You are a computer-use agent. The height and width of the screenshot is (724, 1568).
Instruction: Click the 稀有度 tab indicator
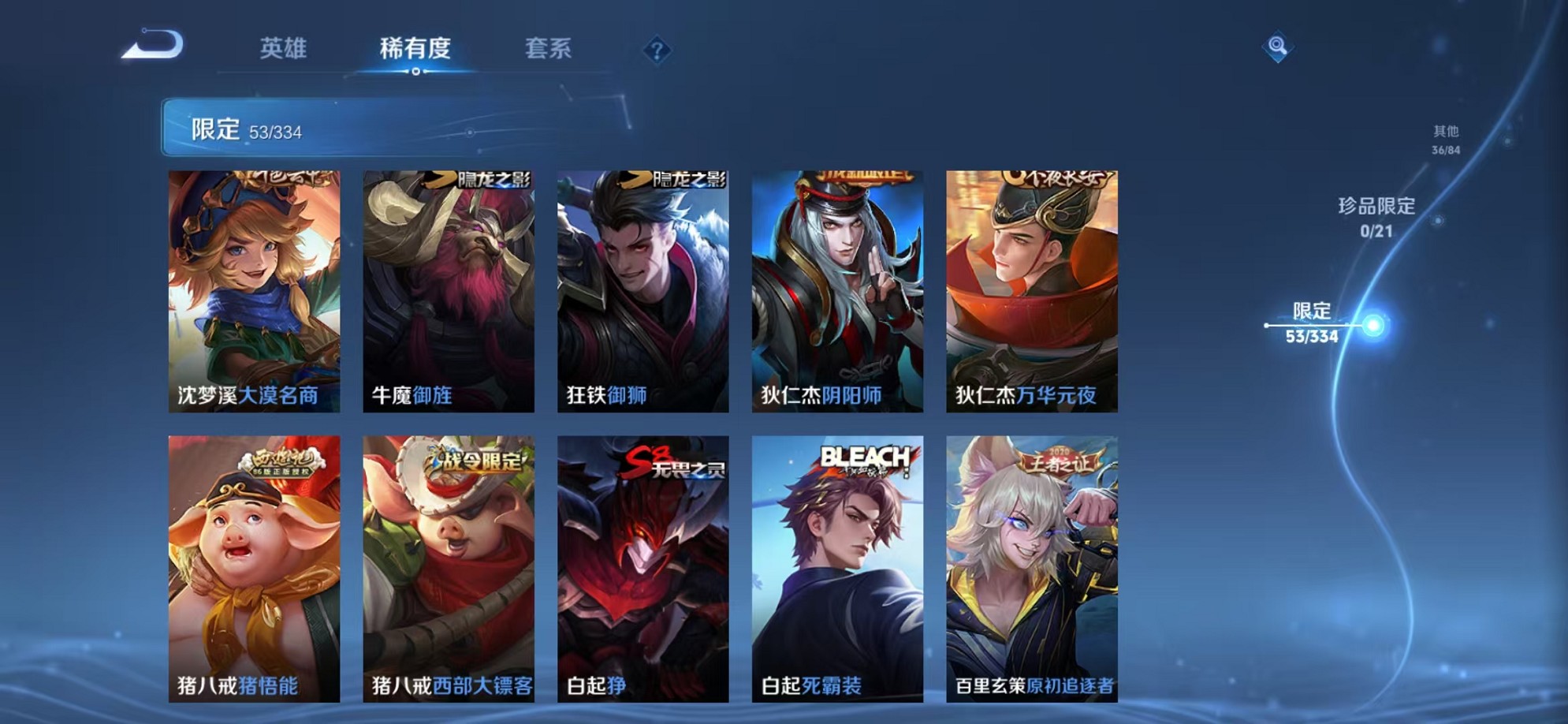pos(415,49)
